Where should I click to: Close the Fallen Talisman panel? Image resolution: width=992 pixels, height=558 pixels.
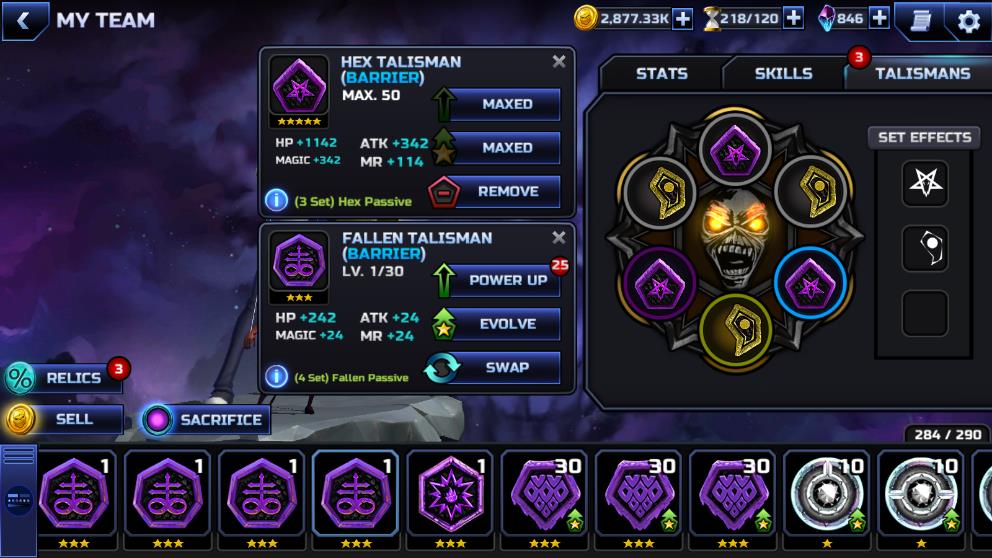tap(559, 238)
